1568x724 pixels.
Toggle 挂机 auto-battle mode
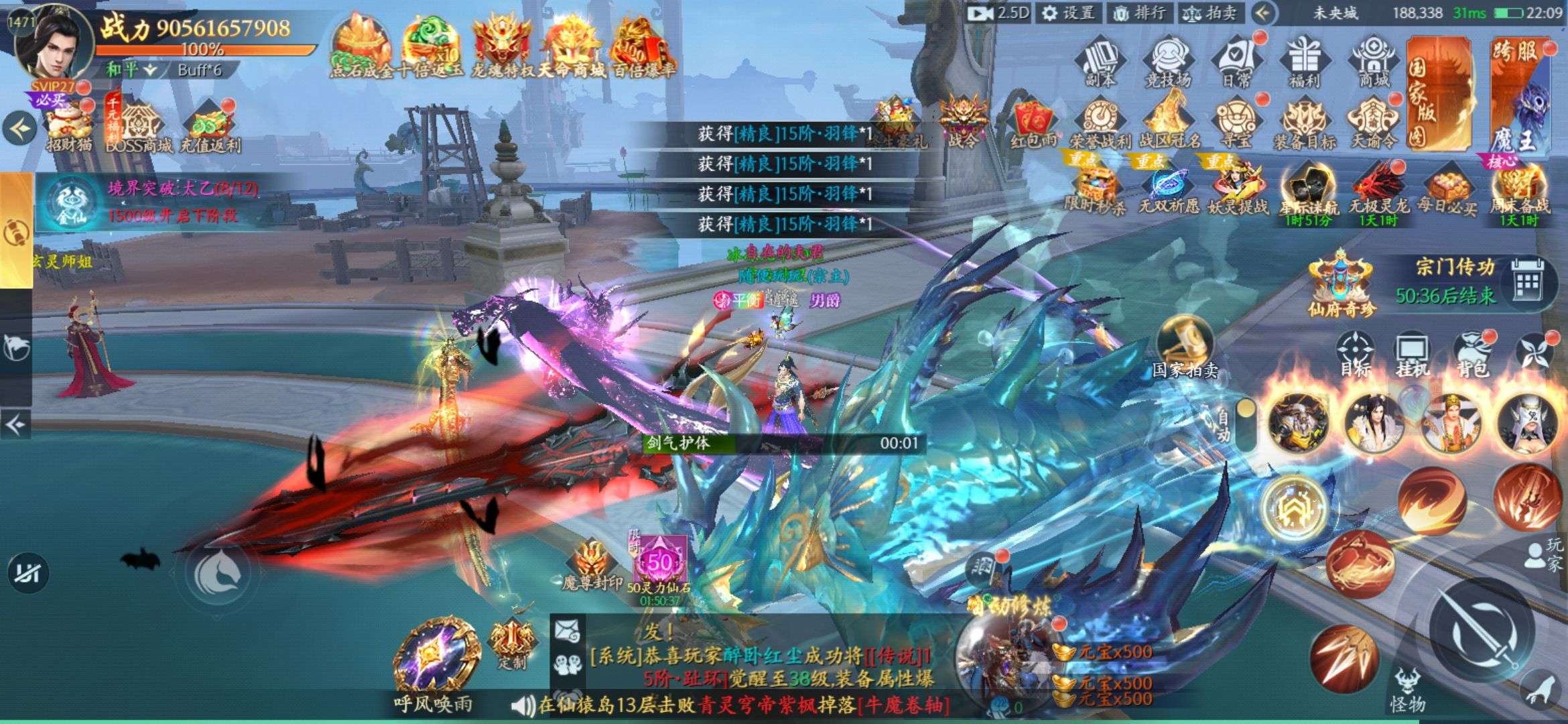point(1413,355)
